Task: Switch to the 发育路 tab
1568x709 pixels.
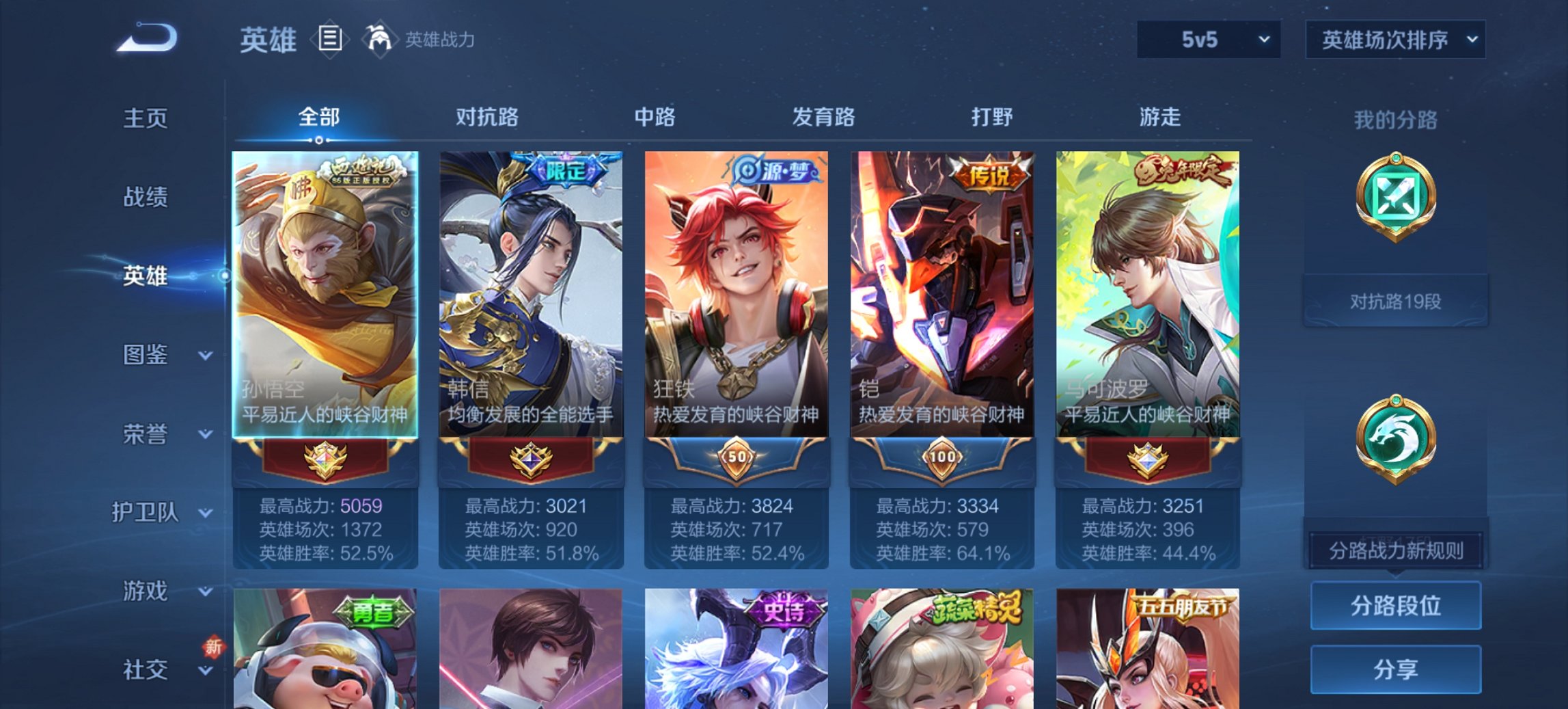Action: pos(823,118)
